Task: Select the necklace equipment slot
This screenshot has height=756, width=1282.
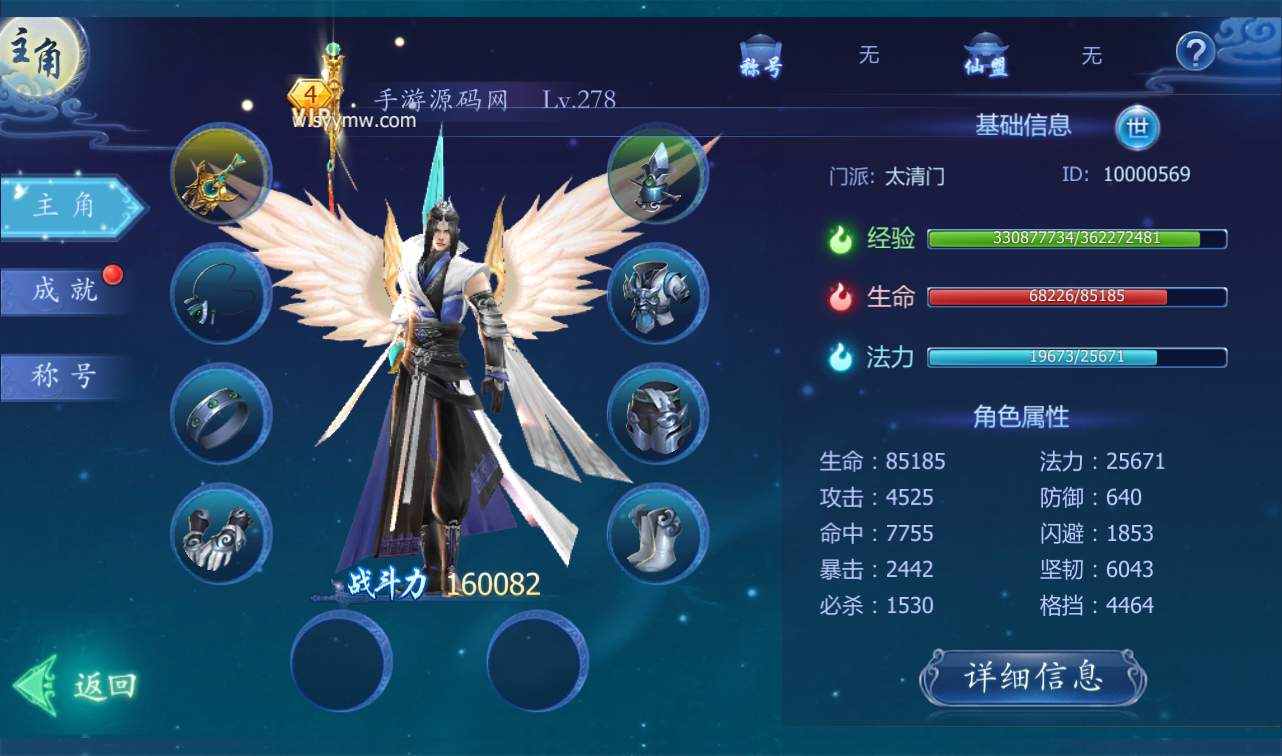Action: (x=221, y=294)
